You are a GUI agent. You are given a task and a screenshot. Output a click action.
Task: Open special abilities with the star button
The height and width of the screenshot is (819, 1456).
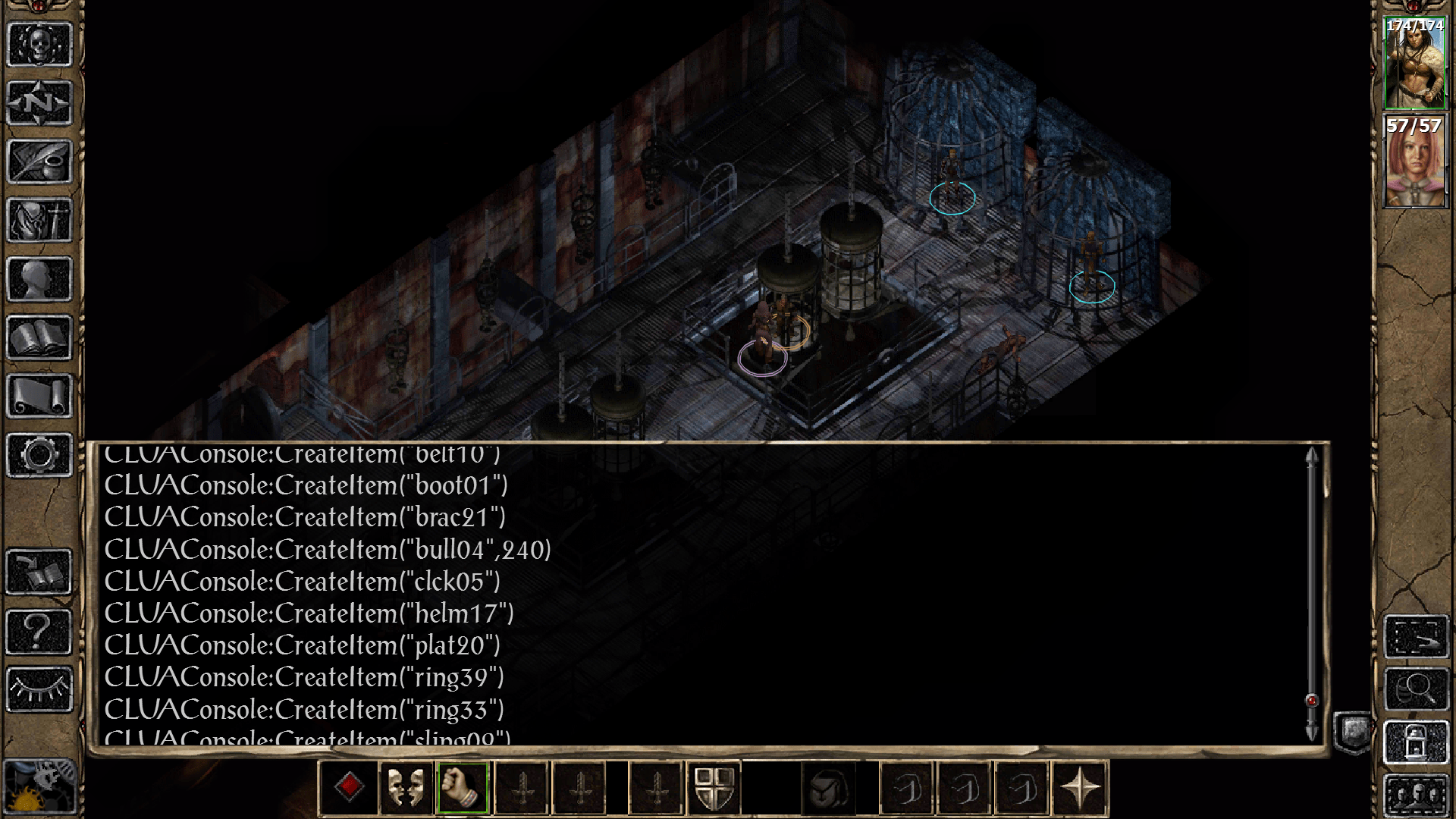coord(1081,788)
